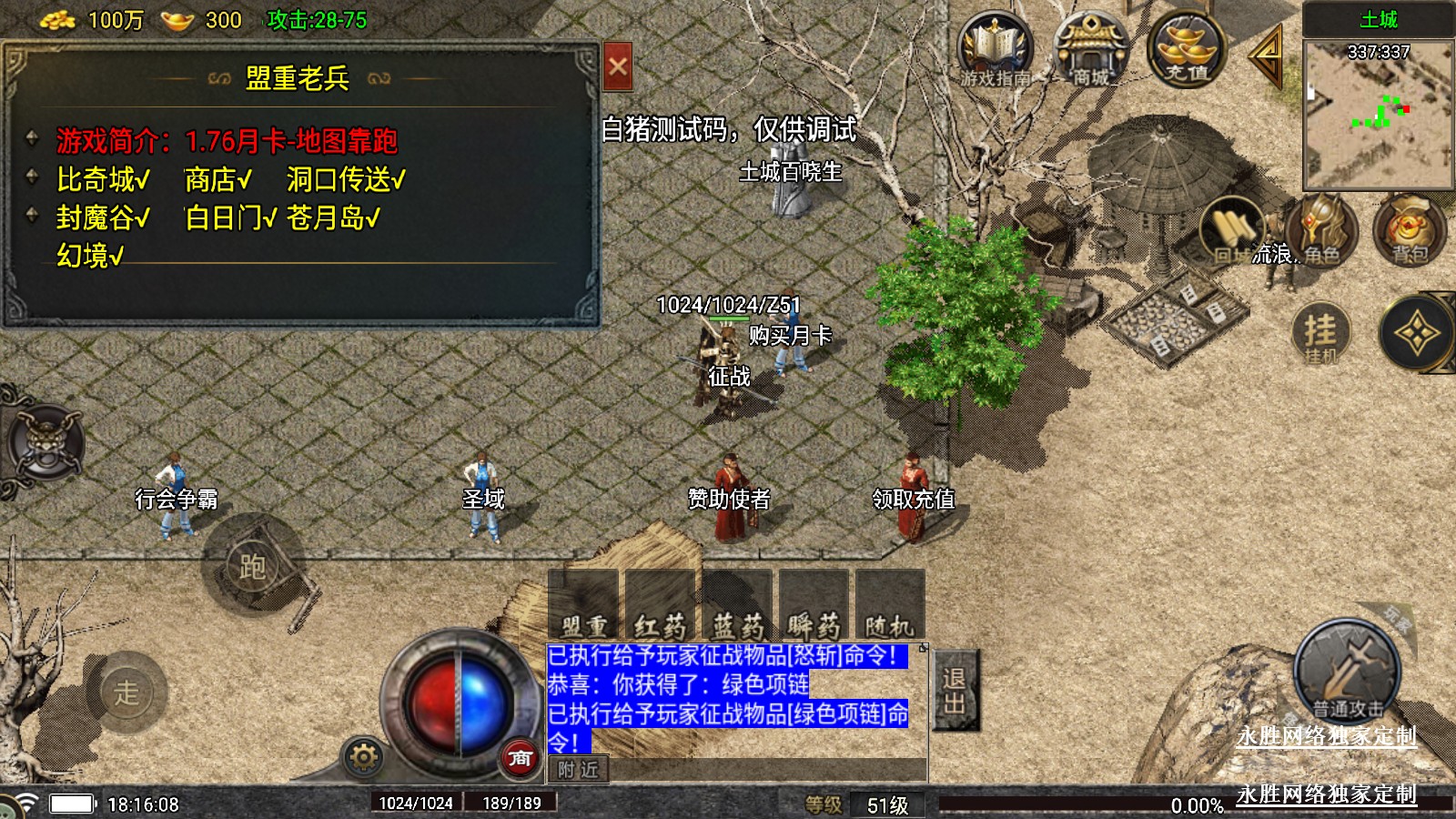Choose the 苍月岛 destination
Image resolution: width=1456 pixels, height=819 pixels.
[333, 217]
